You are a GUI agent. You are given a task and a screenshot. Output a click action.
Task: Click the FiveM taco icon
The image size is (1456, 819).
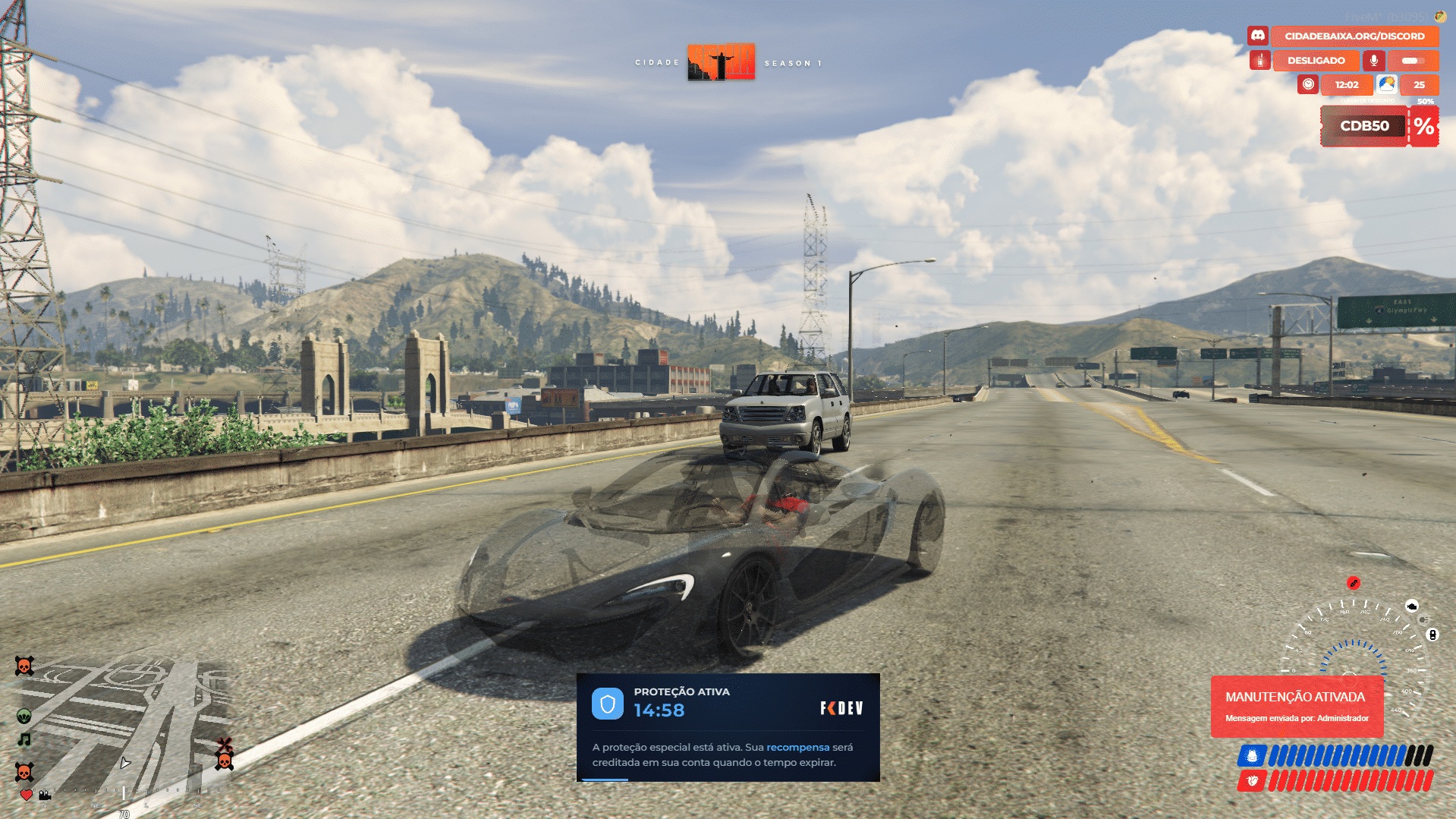tap(1439, 16)
